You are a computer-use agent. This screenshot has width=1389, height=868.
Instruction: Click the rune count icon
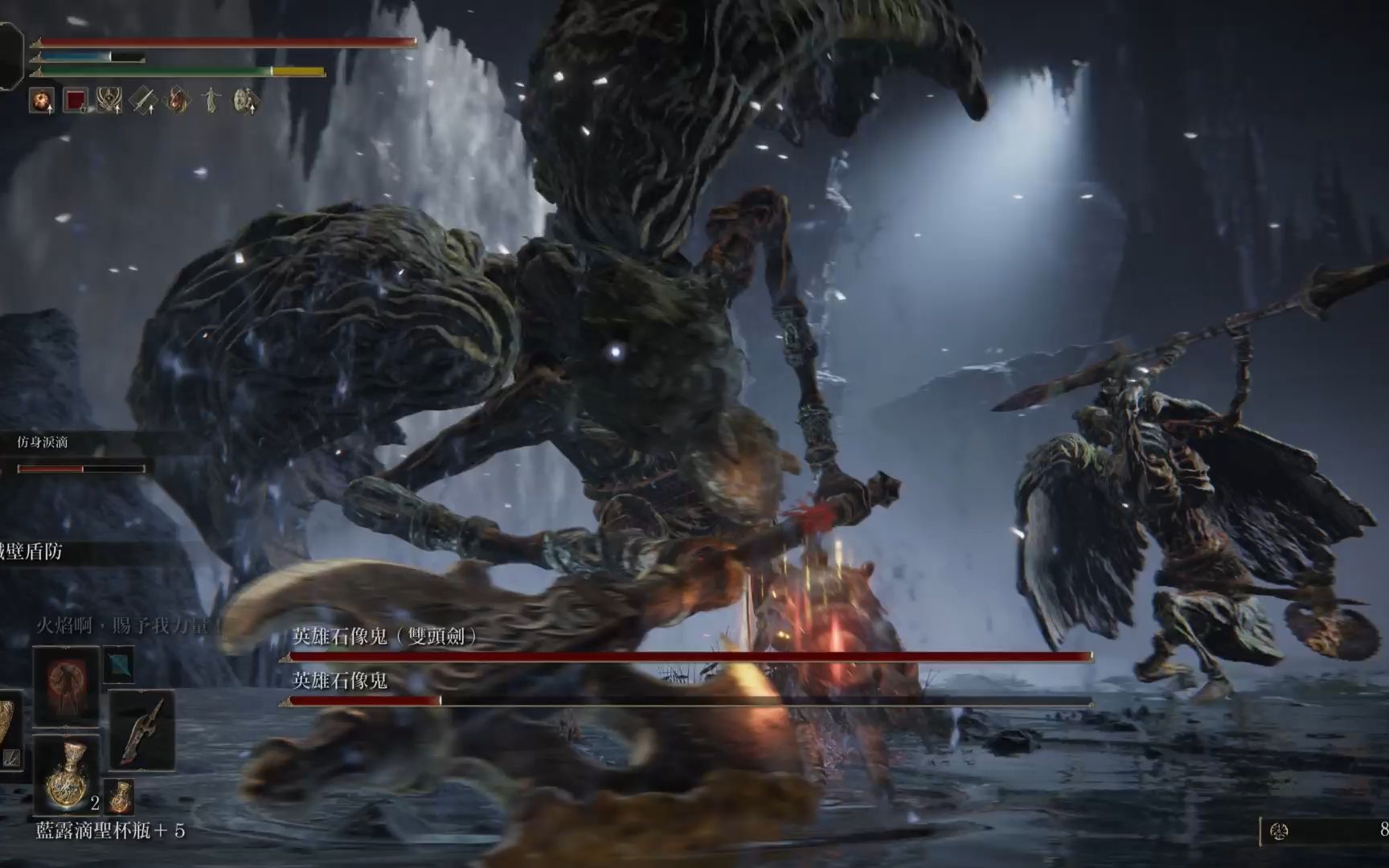(1279, 831)
